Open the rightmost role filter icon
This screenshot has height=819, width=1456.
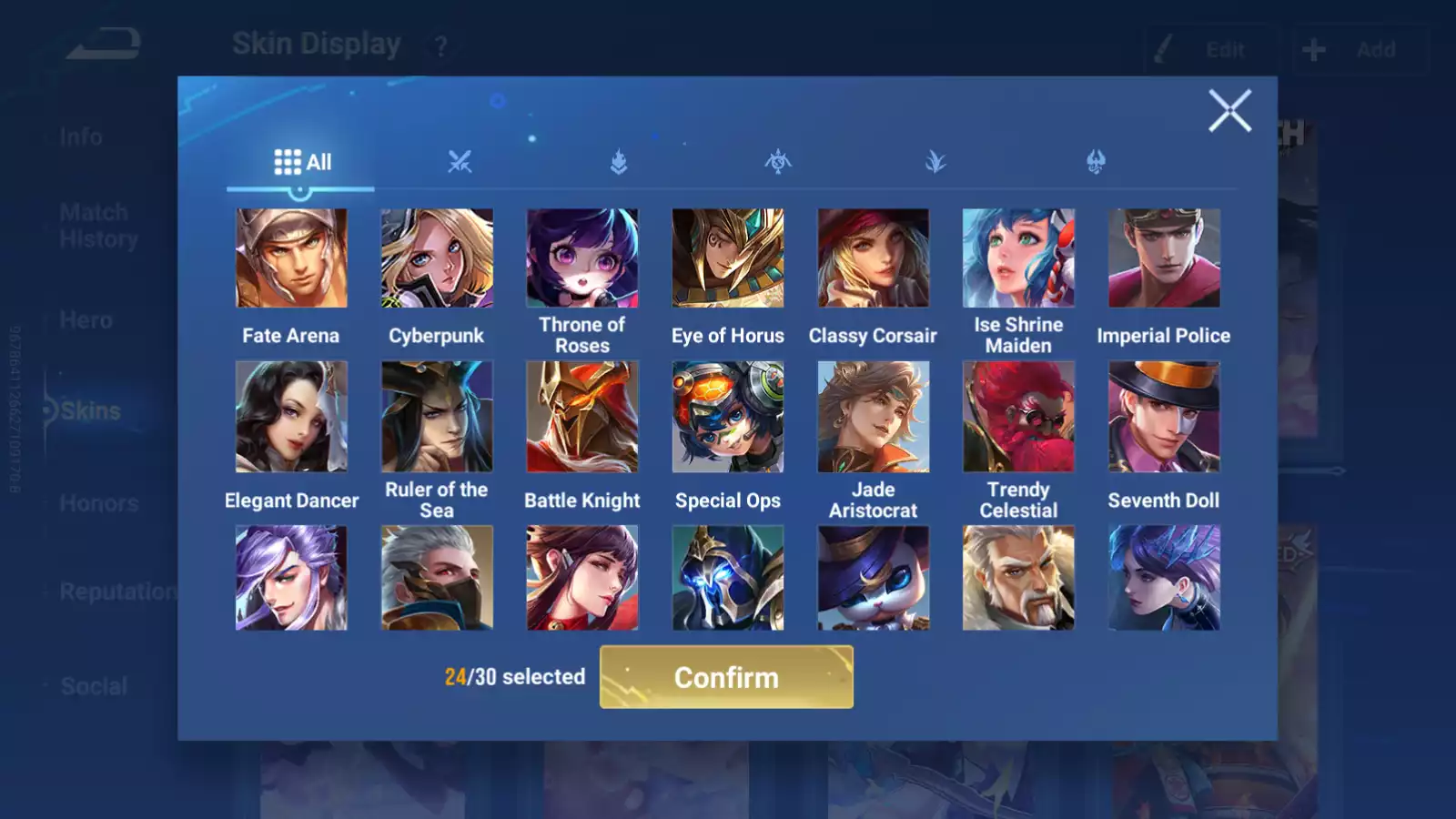[x=1097, y=162]
